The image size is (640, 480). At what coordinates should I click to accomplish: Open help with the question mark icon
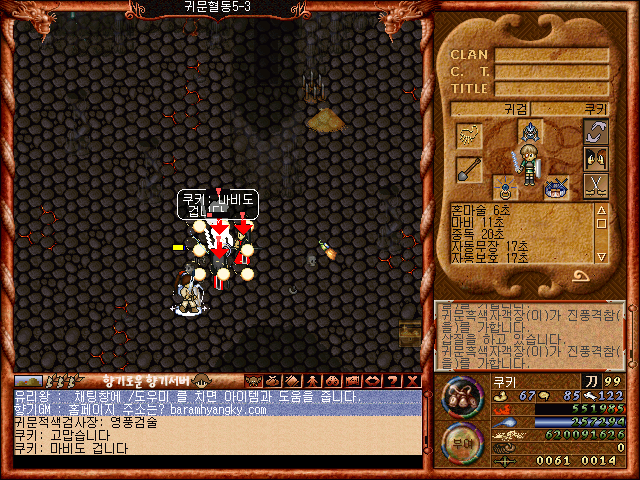[x=393, y=380]
